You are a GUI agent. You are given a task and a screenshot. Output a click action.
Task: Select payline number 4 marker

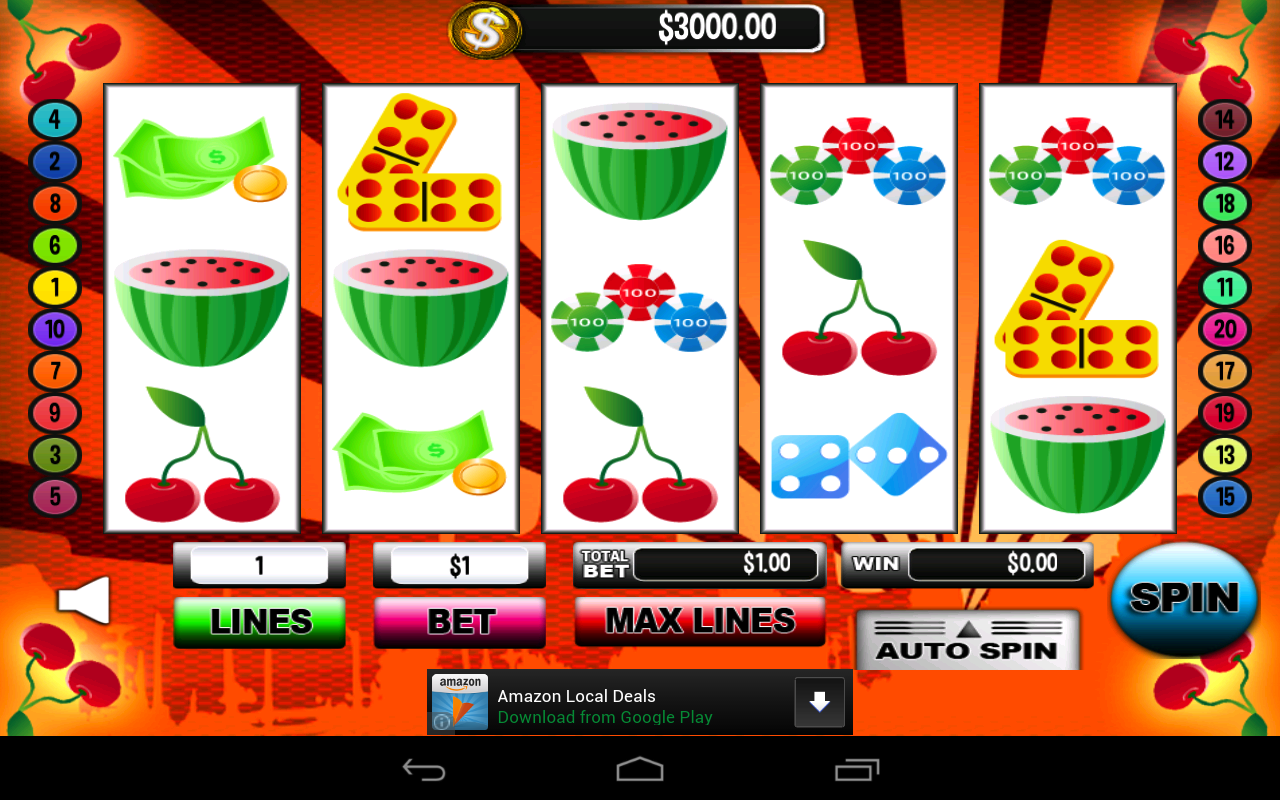coord(55,120)
